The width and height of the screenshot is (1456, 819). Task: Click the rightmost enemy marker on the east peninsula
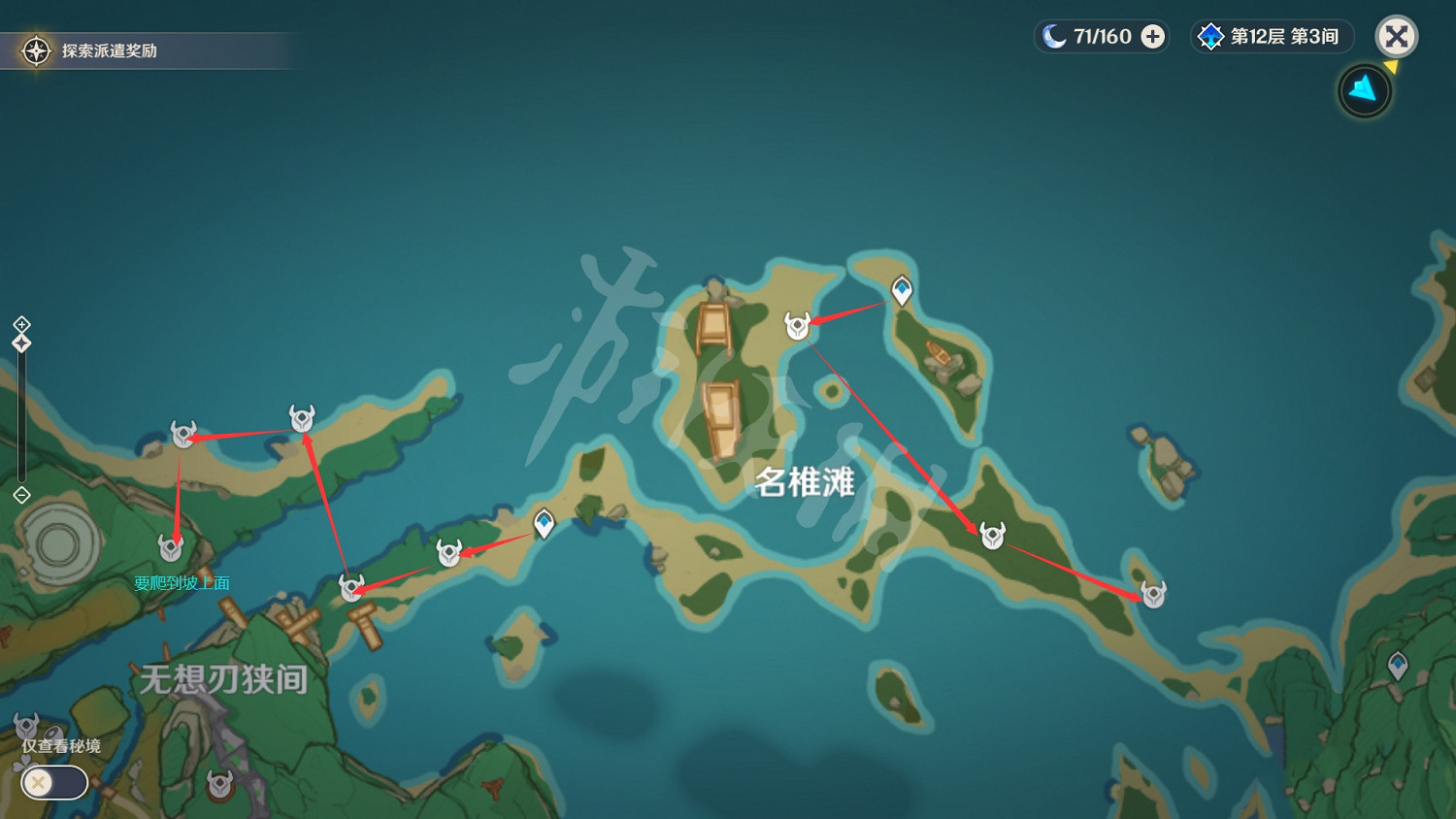pos(1151,593)
